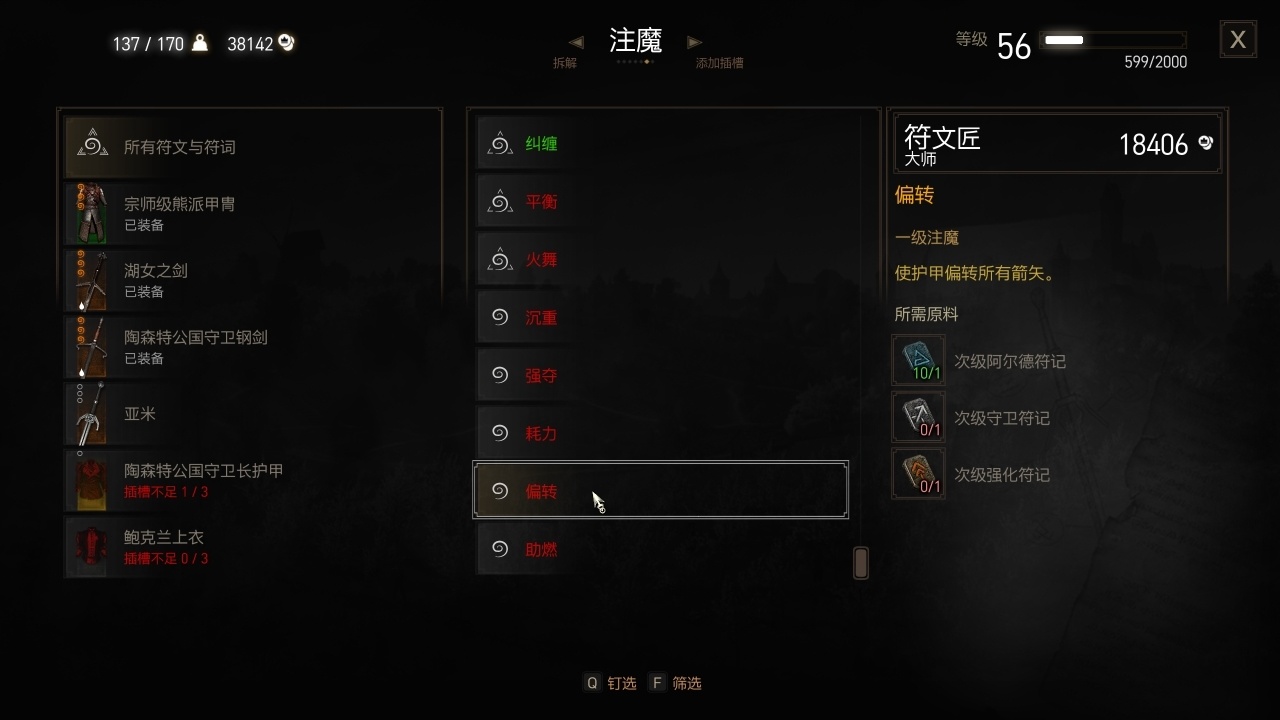Select the 沉重 runeword icon
The width and height of the screenshot is (1280, 720).
click(x=499, y=316)
